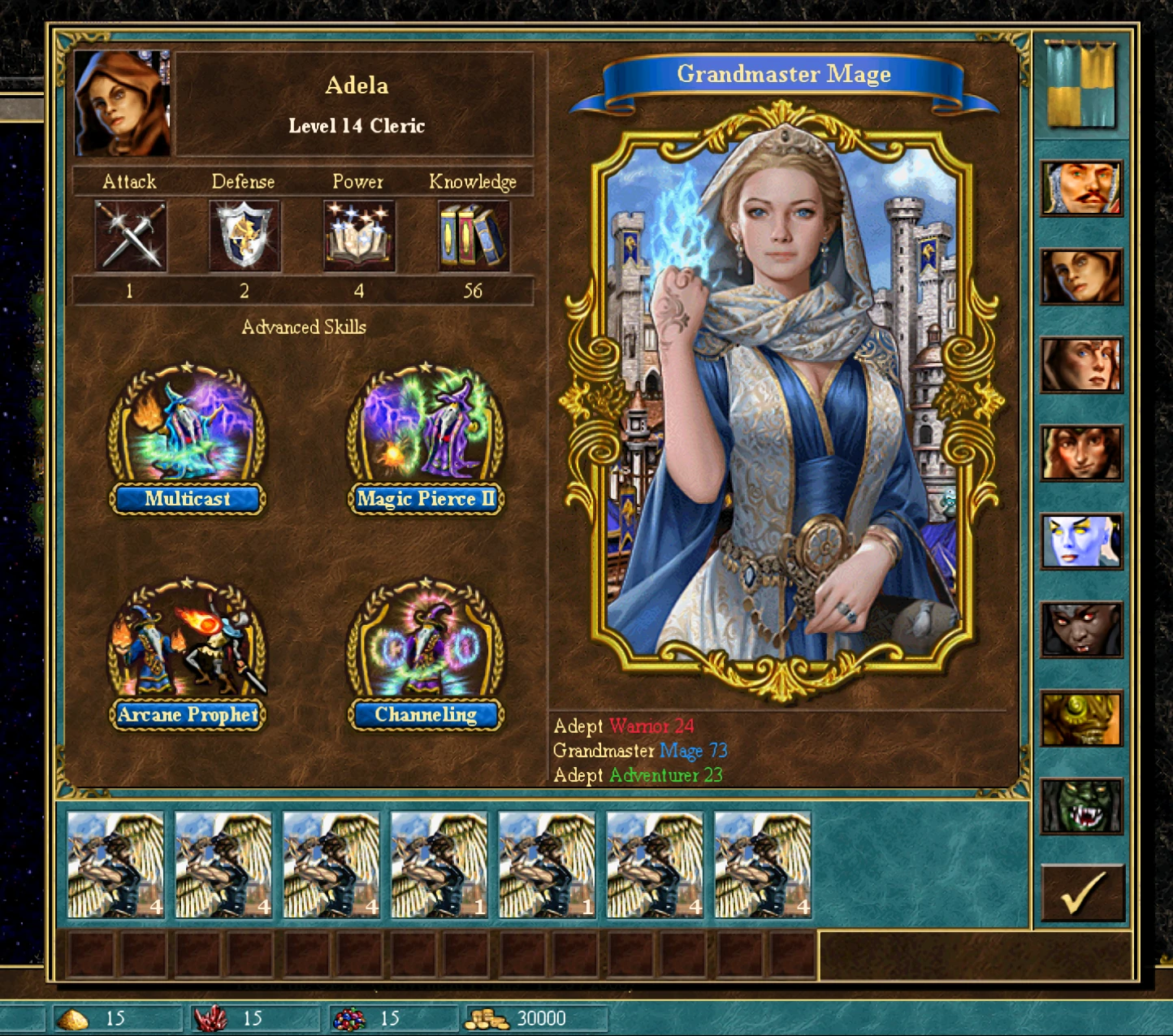Inspect the Defense shield stat icon

pyautogui.click(x=245, y=236)
